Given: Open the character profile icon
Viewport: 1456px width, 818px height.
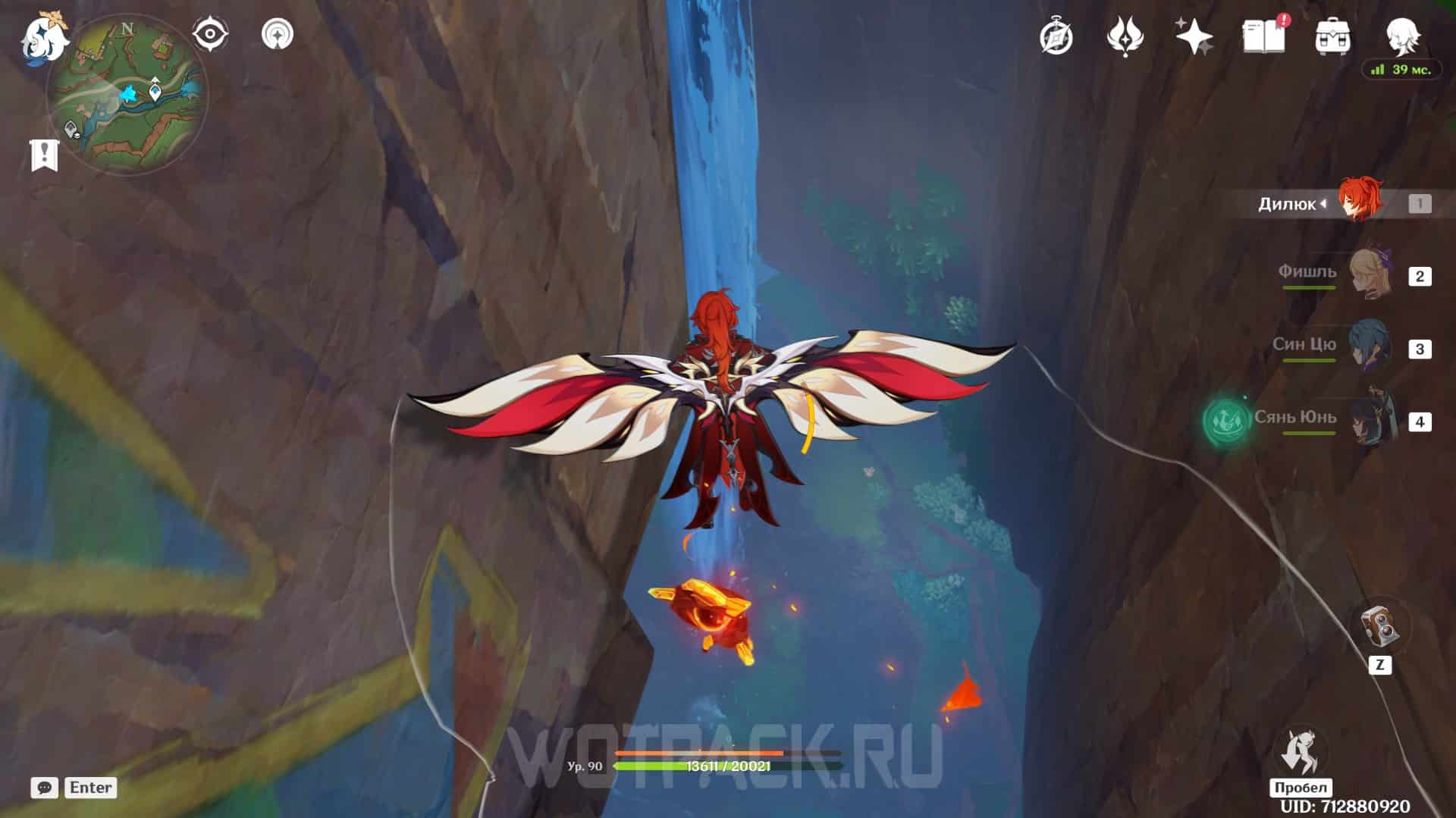Looking at the screenshot, I should [x=1401, y=34].
